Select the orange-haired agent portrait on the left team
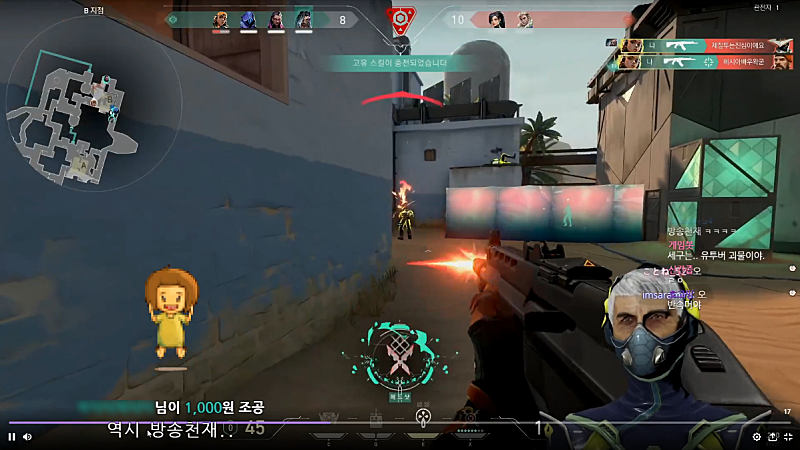This screenshot has width=800, height=450. [x=221, y=19]
